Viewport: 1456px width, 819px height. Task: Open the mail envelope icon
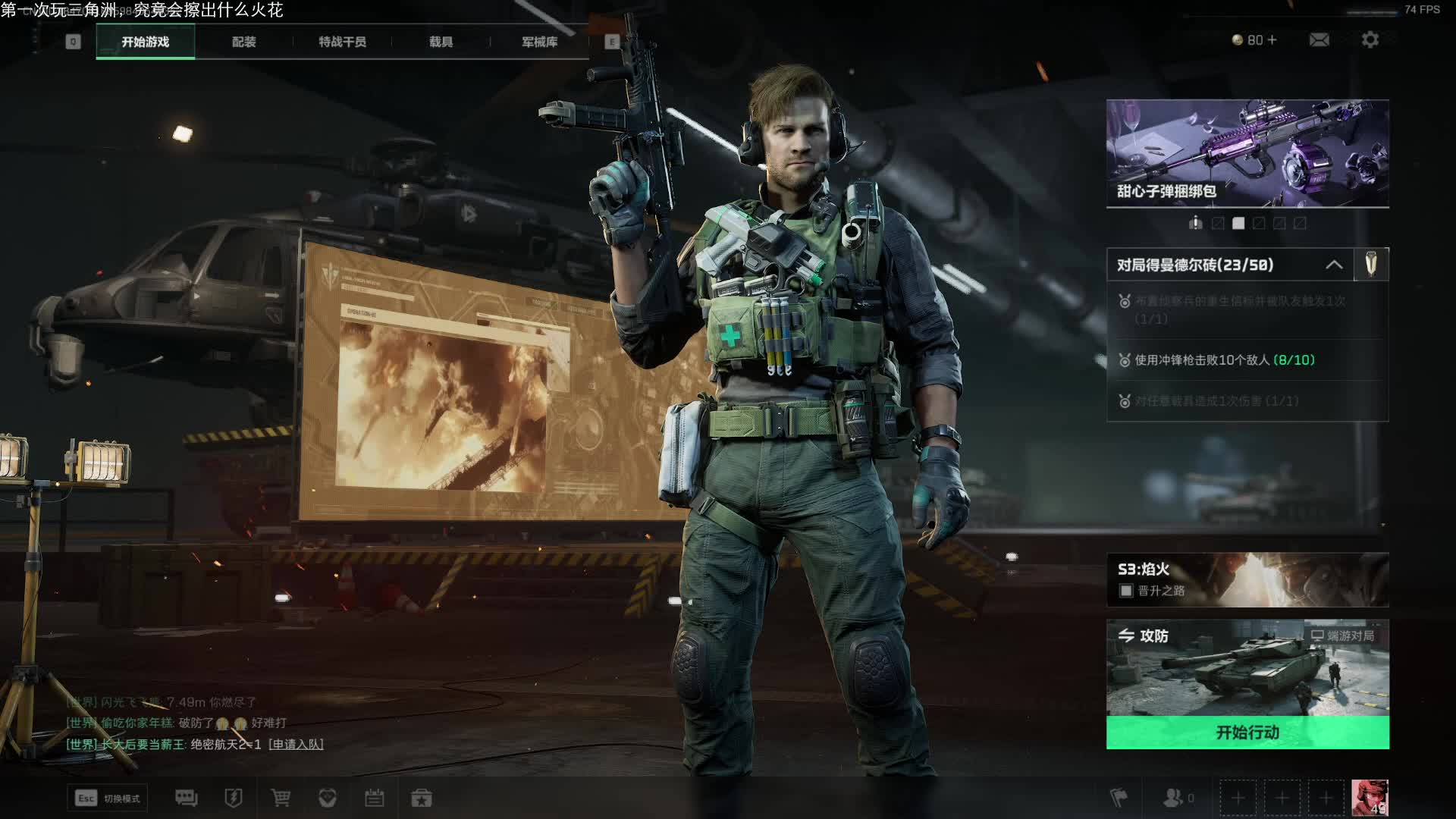pyautogui.click(x=1319, y=39)
